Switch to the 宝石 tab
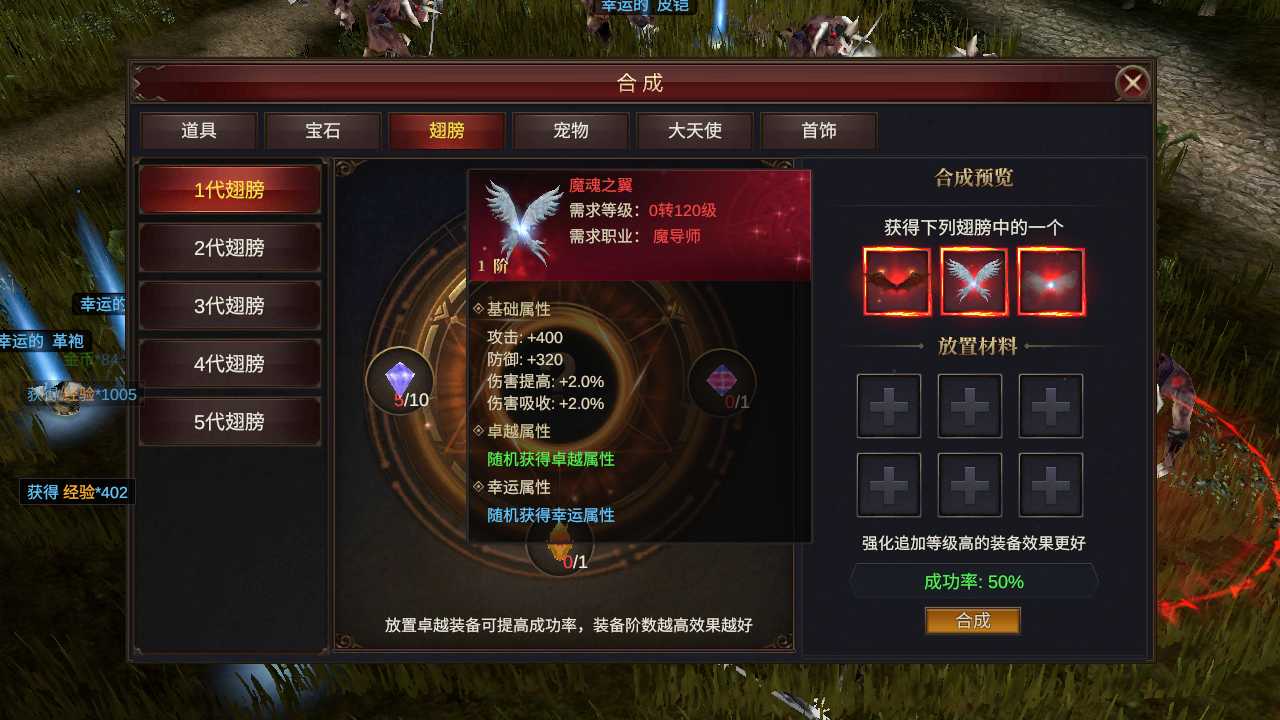 click(x=322, y=130)
